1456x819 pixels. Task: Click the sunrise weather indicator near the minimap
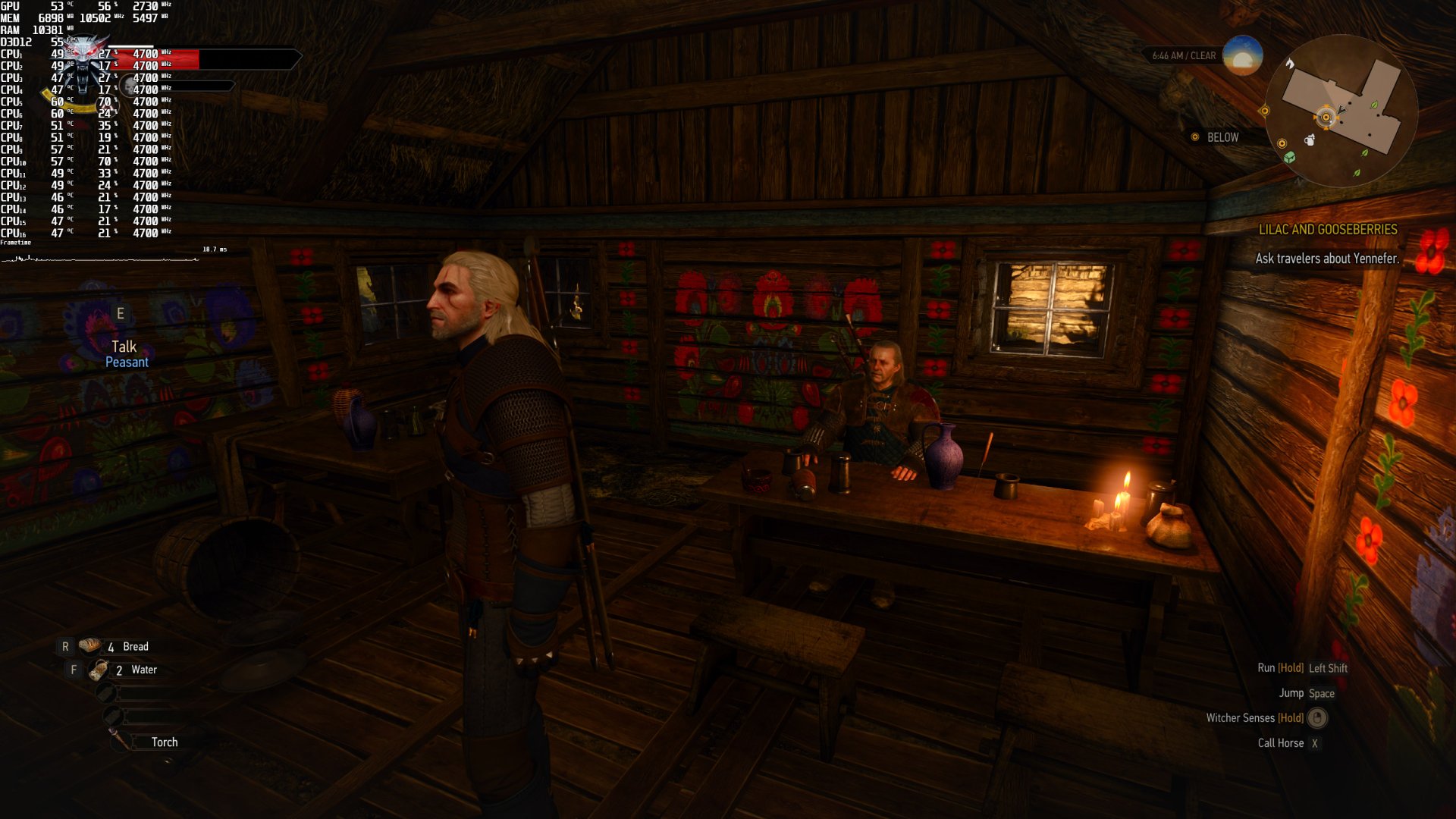(x=1244, y=55)
